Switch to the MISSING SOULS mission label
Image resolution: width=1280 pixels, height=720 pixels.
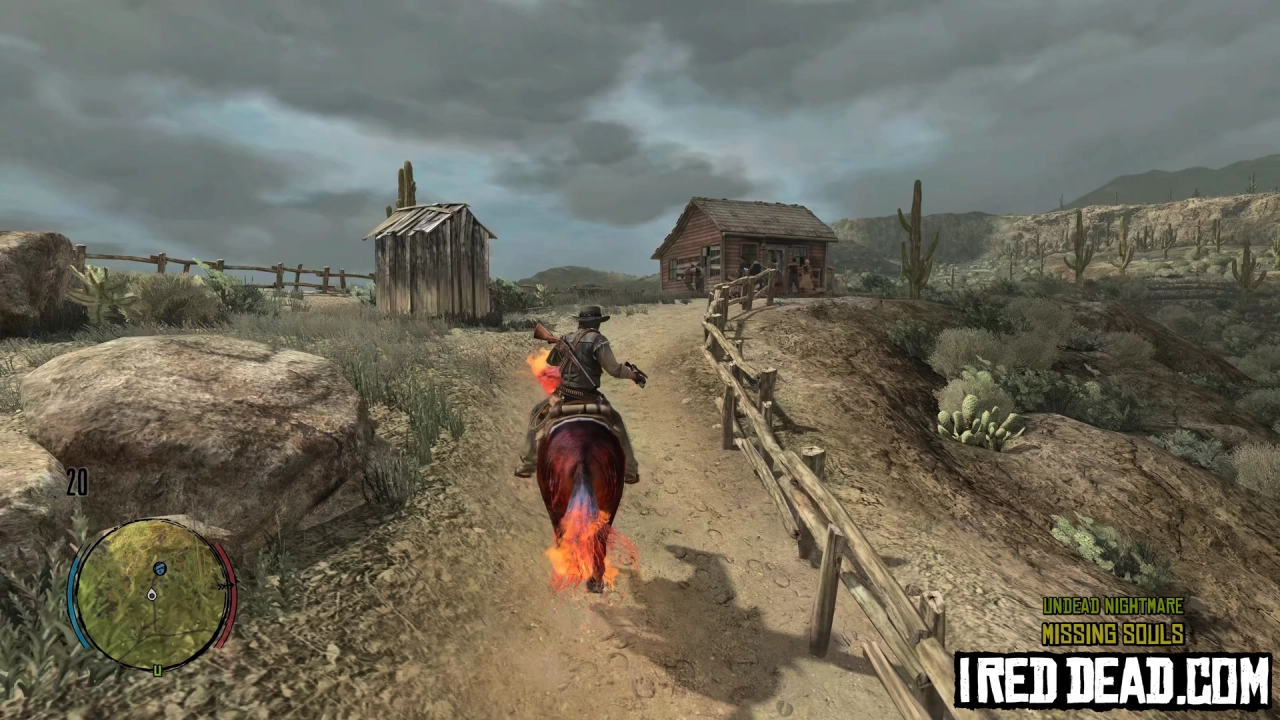[1113, 632]
